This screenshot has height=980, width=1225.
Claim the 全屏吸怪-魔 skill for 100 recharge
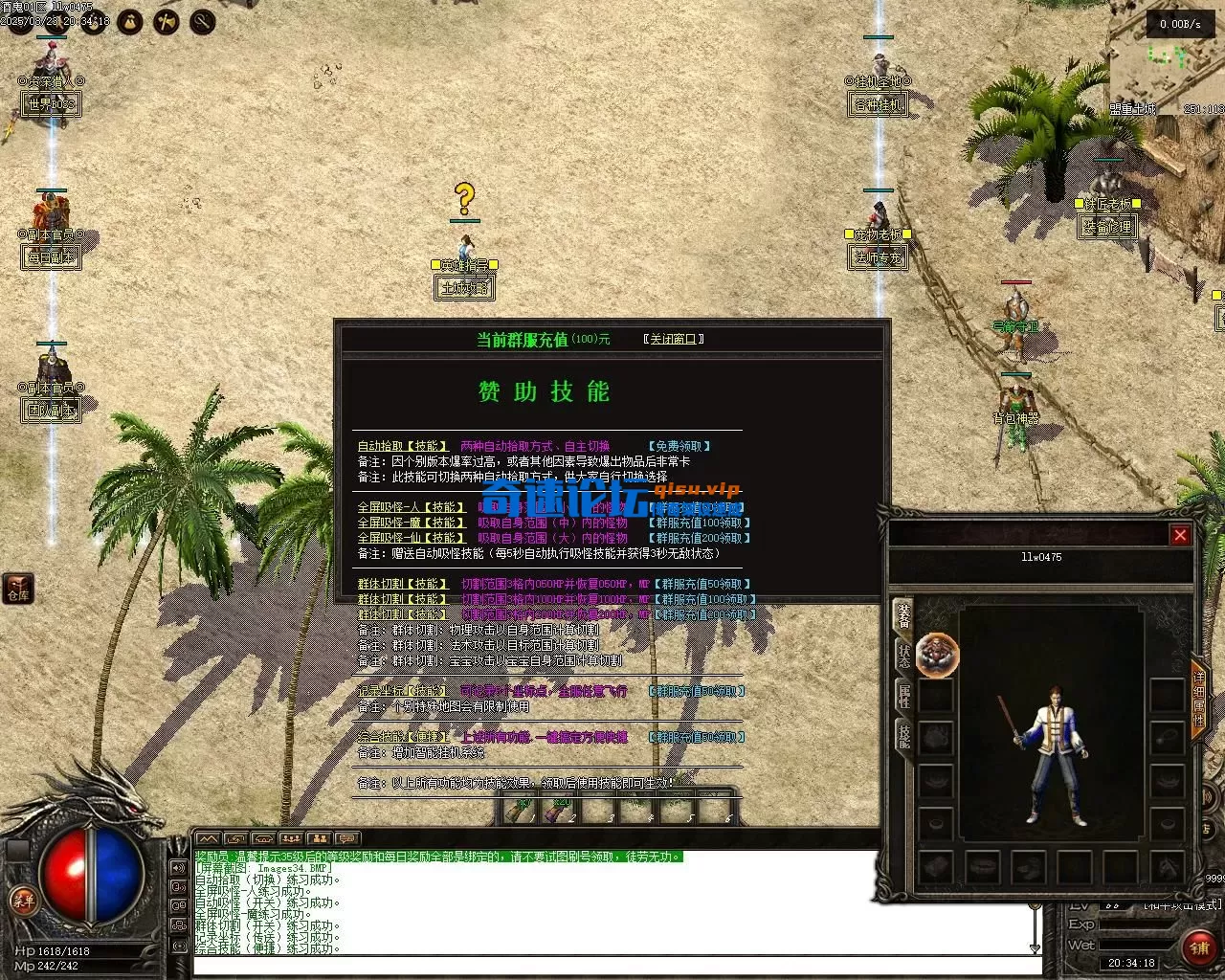click(x=700, y=523)
